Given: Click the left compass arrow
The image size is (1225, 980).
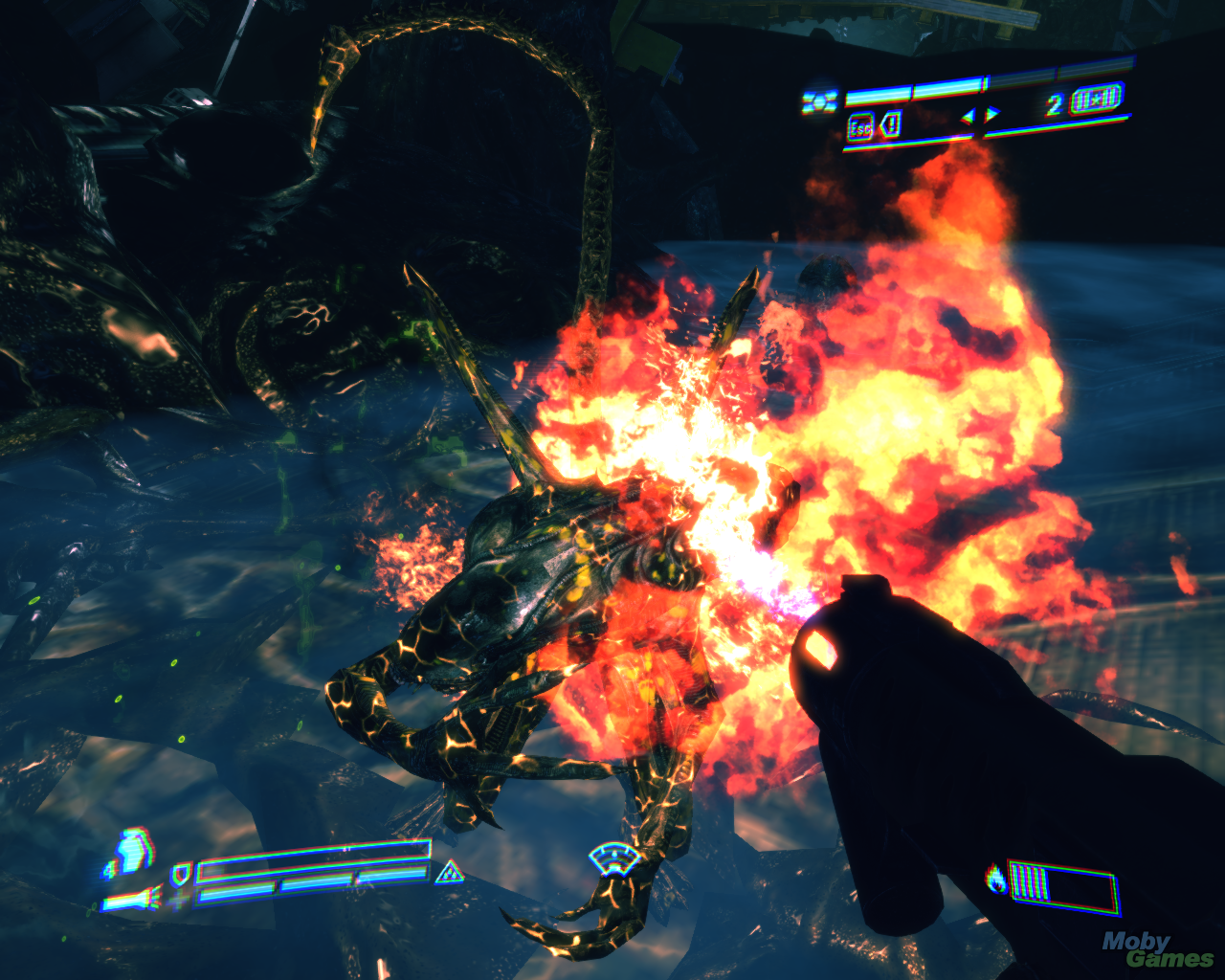Looking at the screenshot, I should [x=968, y=116].
